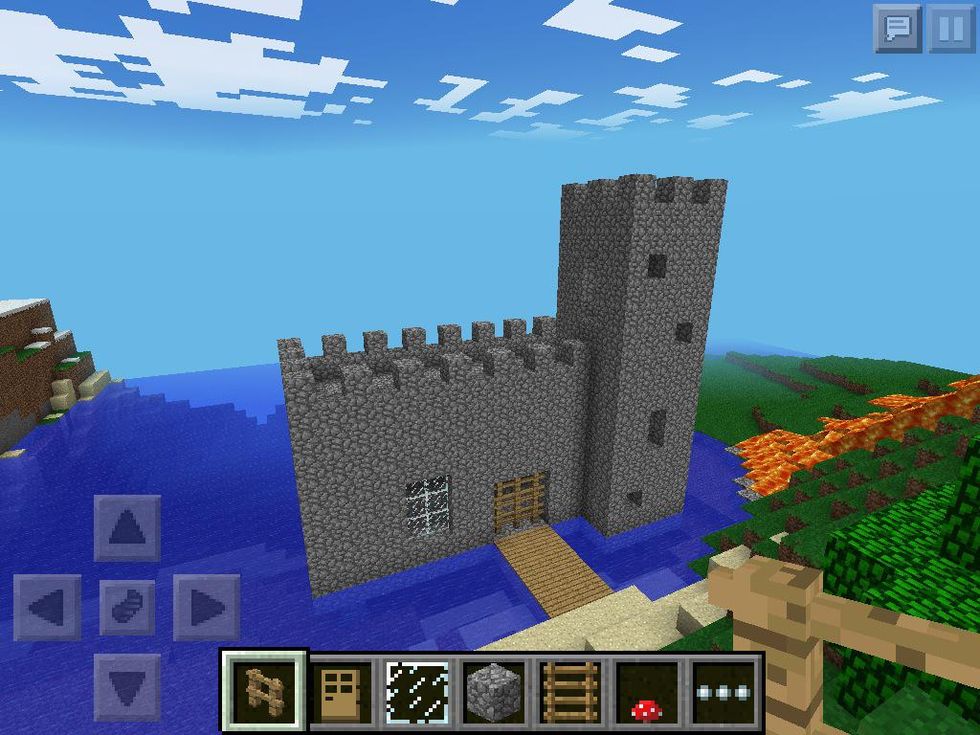The width and height of the screenshot is (980, 735).
Task: Pause the game
Action: pos(950,28)
